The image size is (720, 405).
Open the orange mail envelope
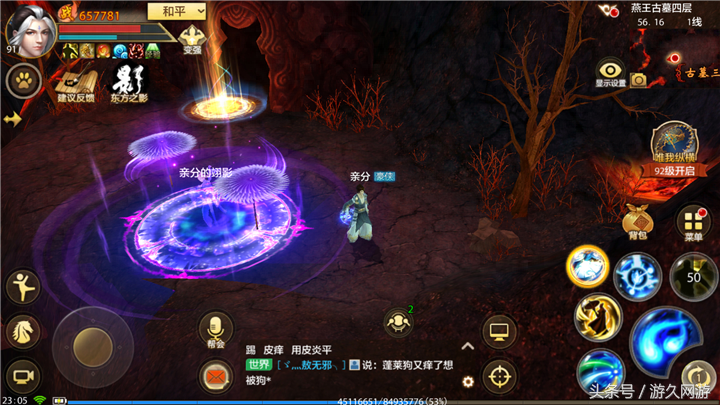(x=216, y=378)
